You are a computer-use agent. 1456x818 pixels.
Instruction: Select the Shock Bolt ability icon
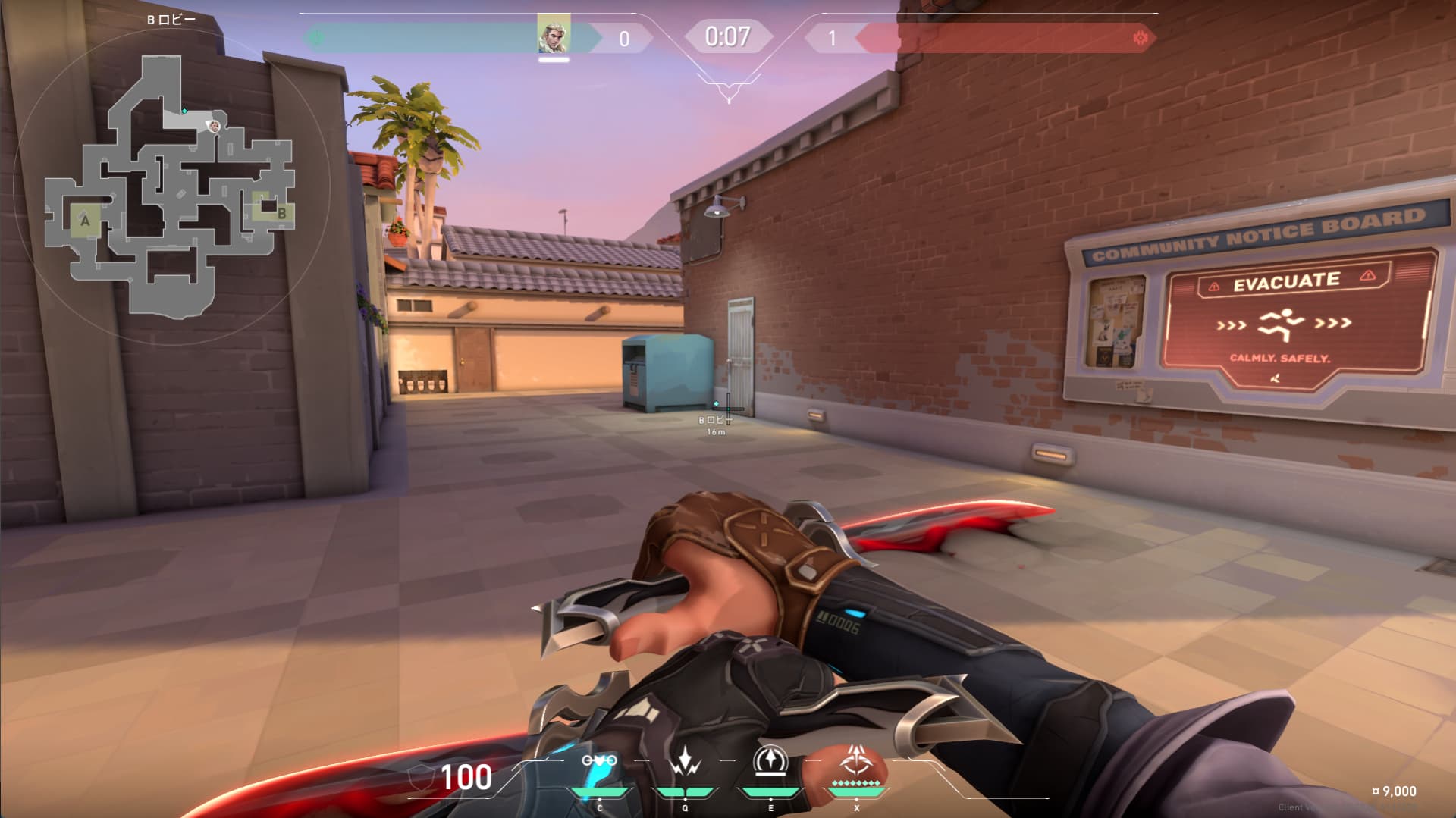coord(686,761)
